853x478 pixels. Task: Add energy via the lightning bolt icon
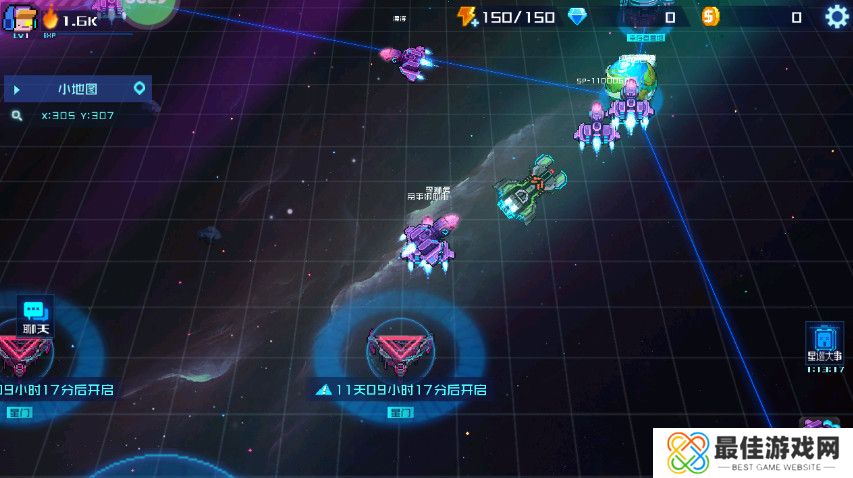point(467,17)
